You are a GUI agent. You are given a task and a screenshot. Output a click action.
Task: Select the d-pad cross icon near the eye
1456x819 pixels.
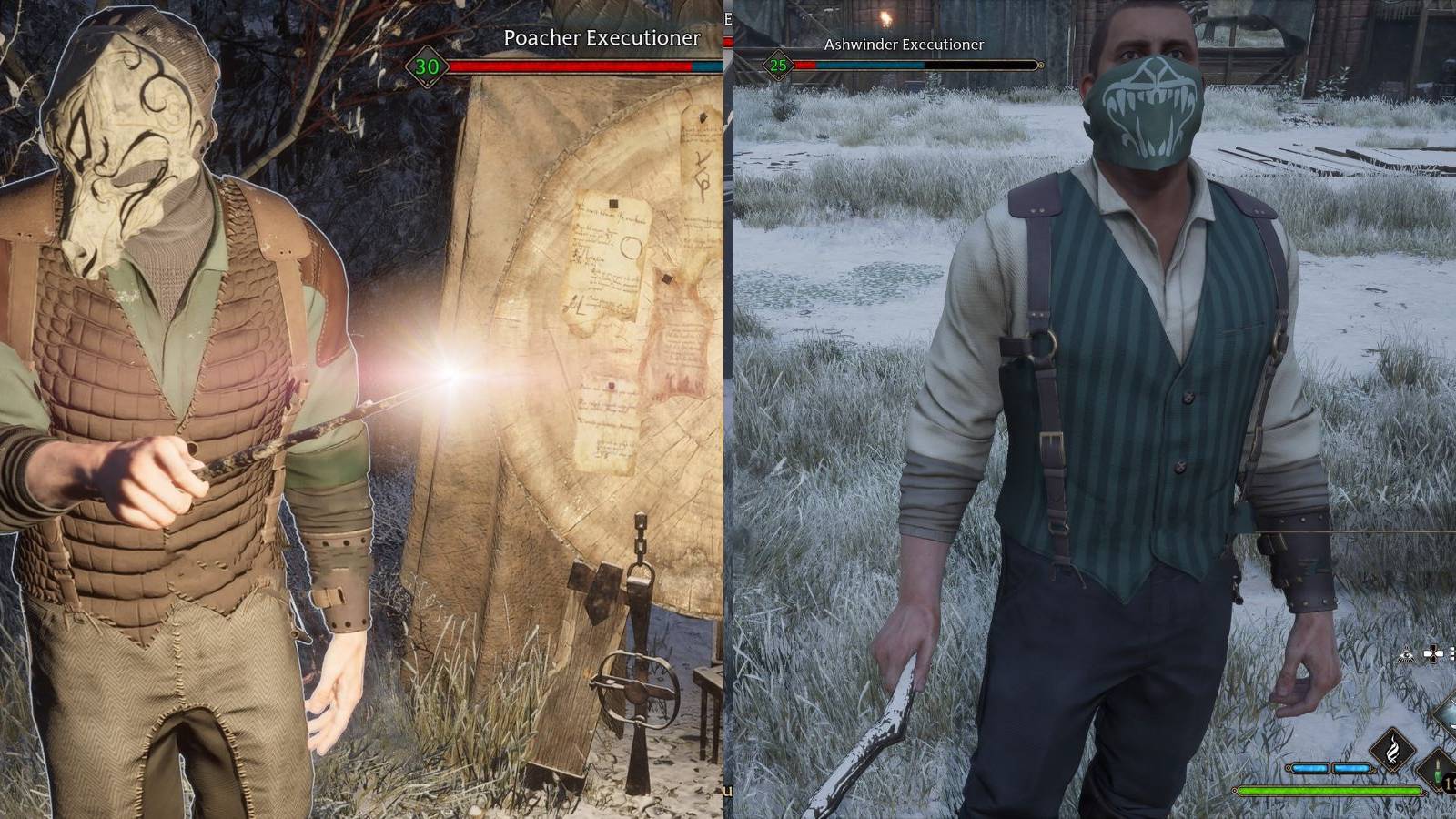[1432, 653]
